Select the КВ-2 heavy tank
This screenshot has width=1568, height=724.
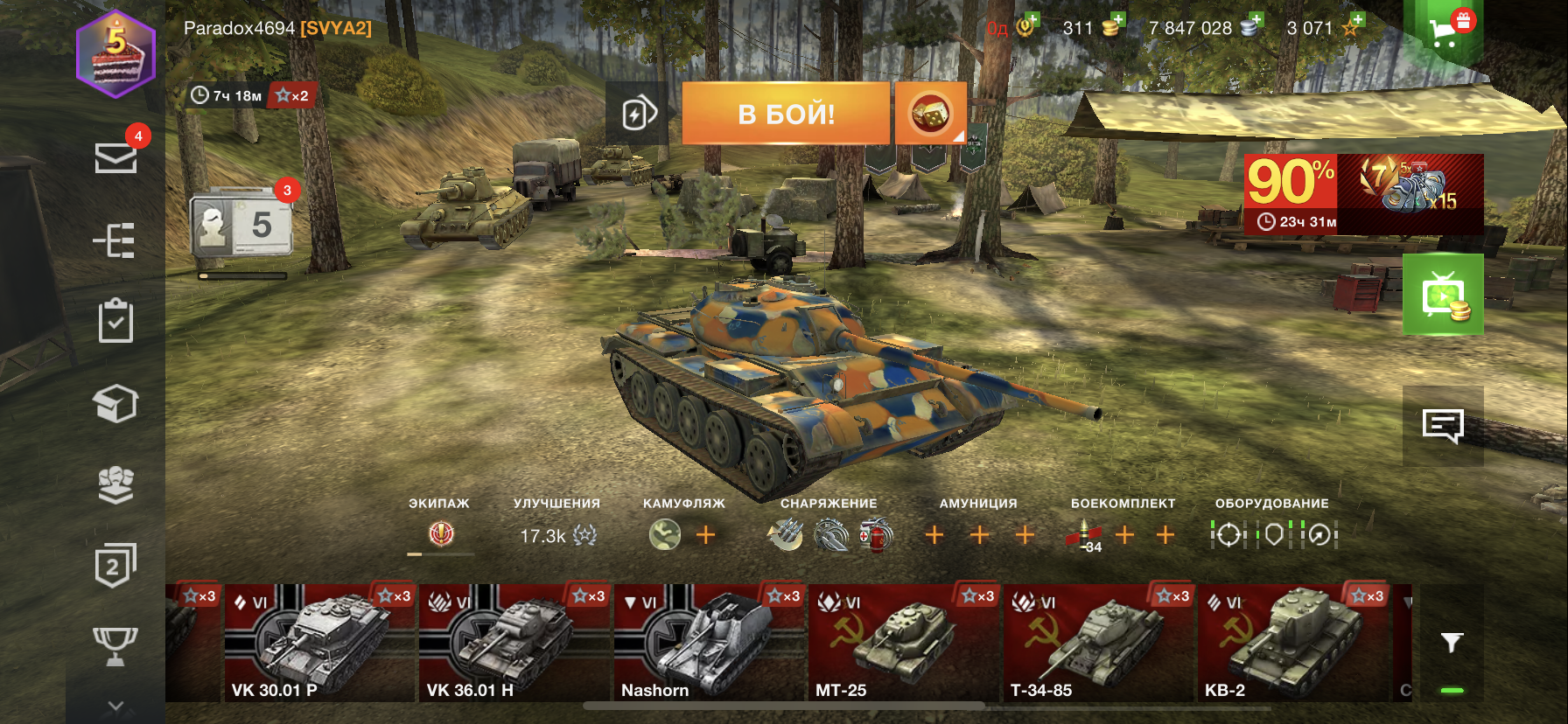tap(1292, 644)
